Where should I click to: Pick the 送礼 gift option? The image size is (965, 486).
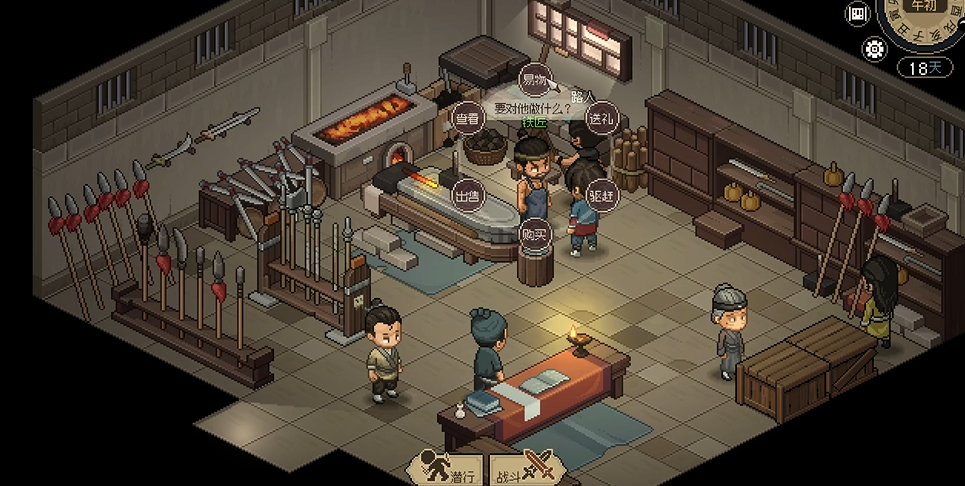pos(601,118)
